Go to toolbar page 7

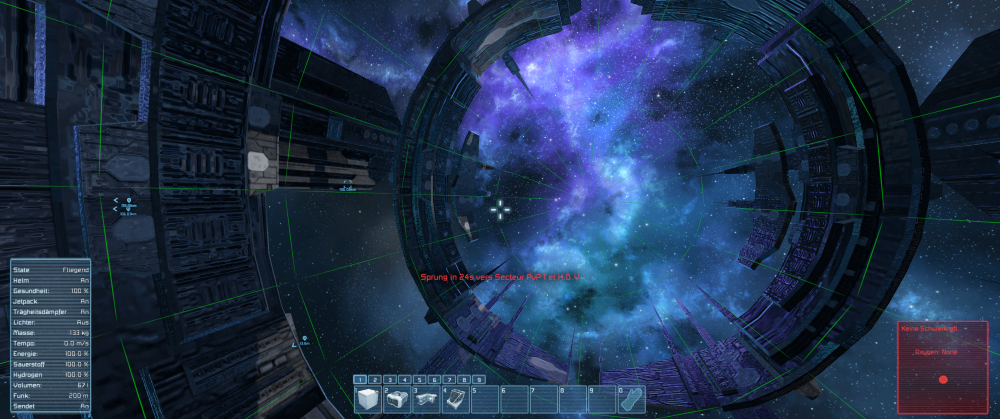[450, 380]
